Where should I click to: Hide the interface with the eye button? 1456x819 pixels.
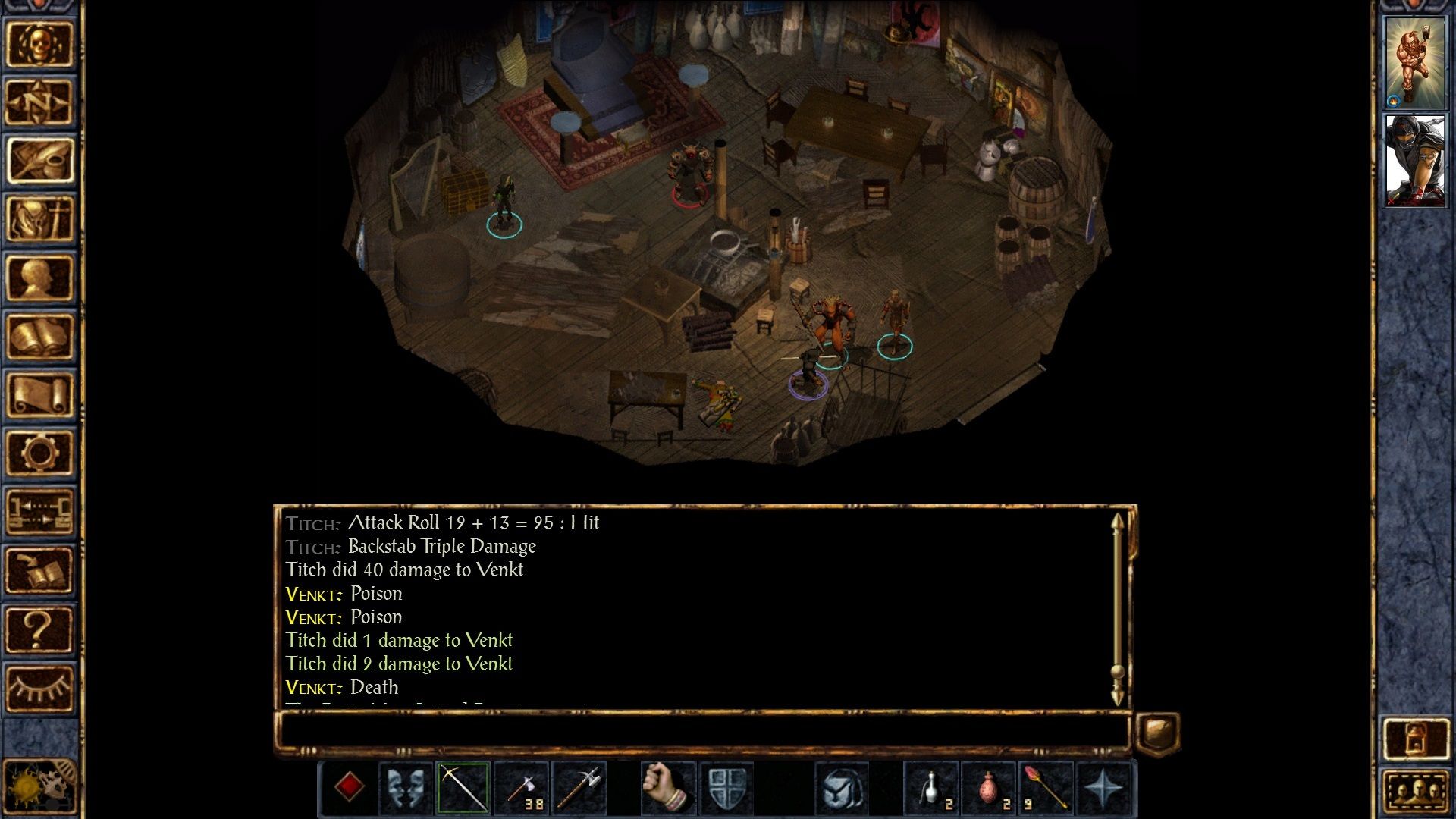(39, 687)
